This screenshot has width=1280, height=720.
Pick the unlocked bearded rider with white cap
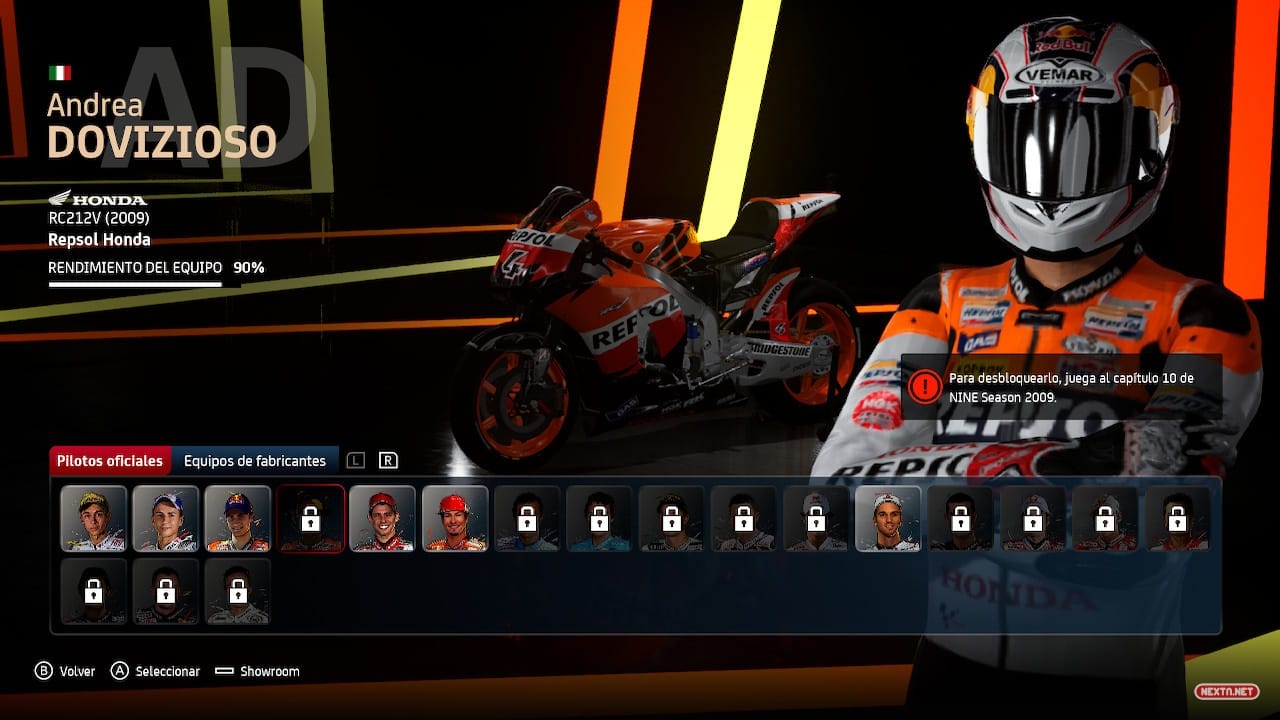point(888,518)
